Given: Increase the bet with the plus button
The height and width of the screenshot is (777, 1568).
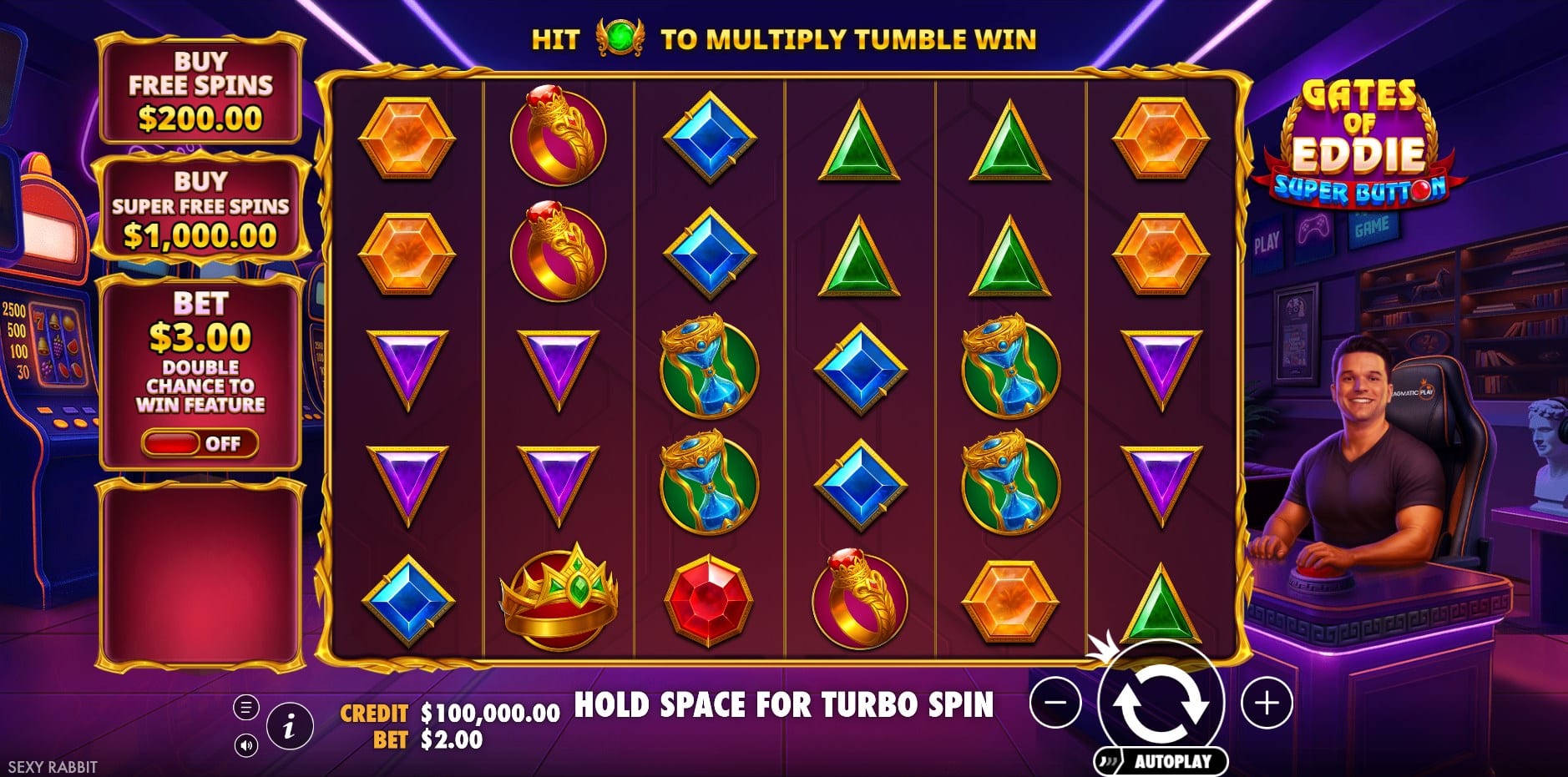Looking at the screenshot, I should coord(1267,703).
